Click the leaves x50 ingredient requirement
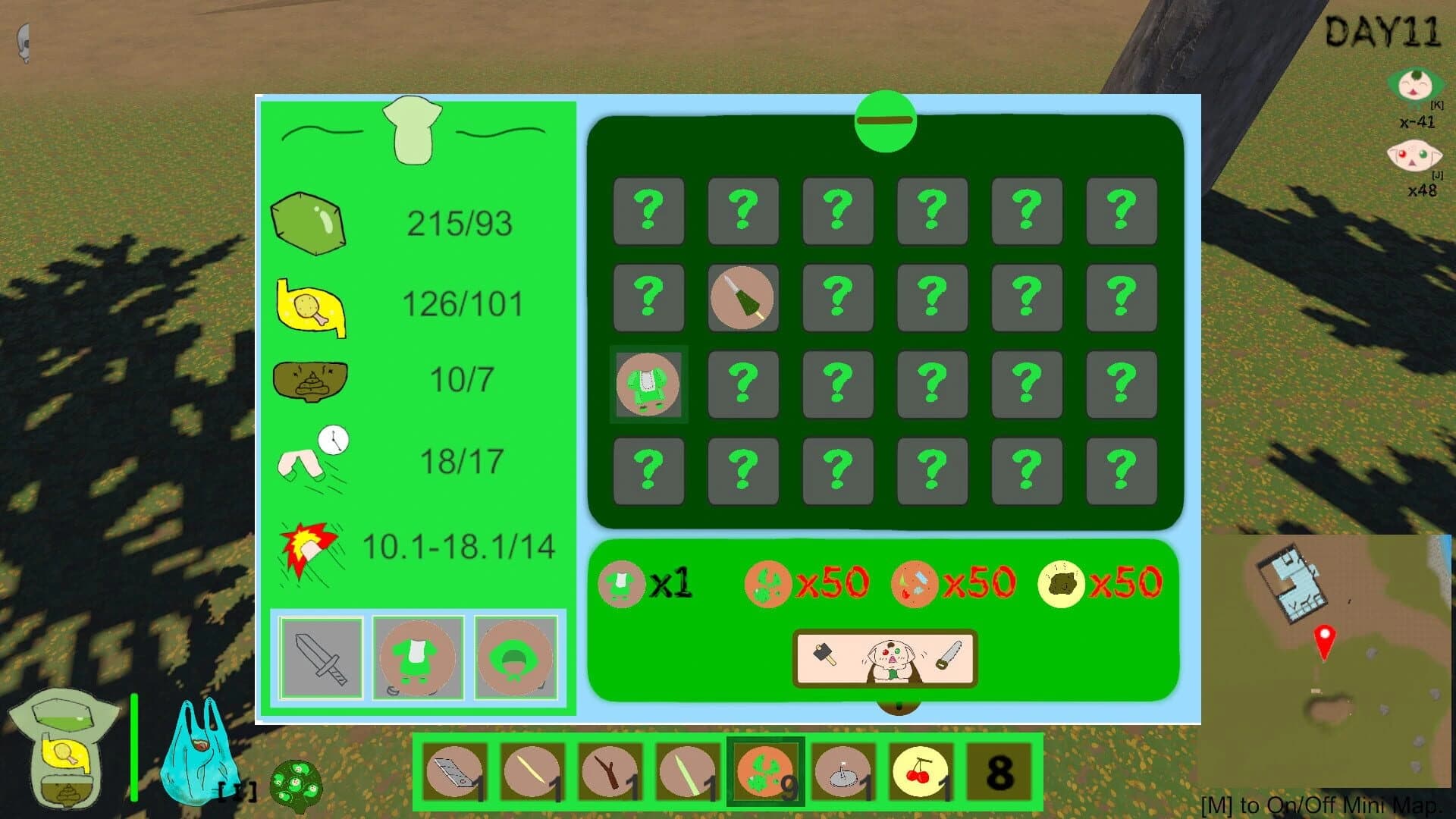Screen dimensions: 1456x819 pyautogui.click(x=768, y=584)
